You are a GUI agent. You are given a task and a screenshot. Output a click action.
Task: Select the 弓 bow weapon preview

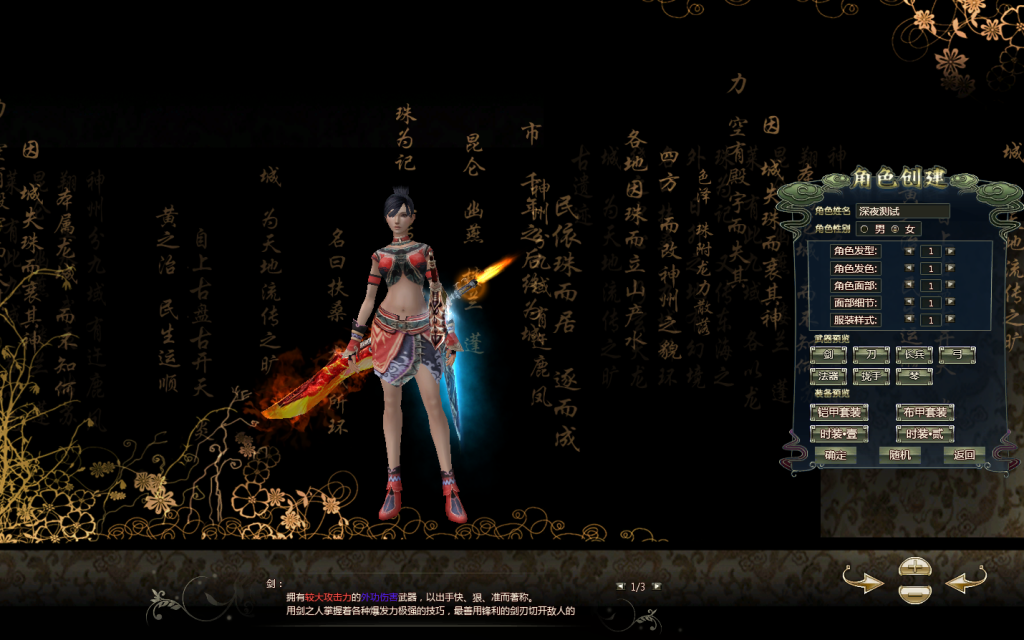[957, 355]
